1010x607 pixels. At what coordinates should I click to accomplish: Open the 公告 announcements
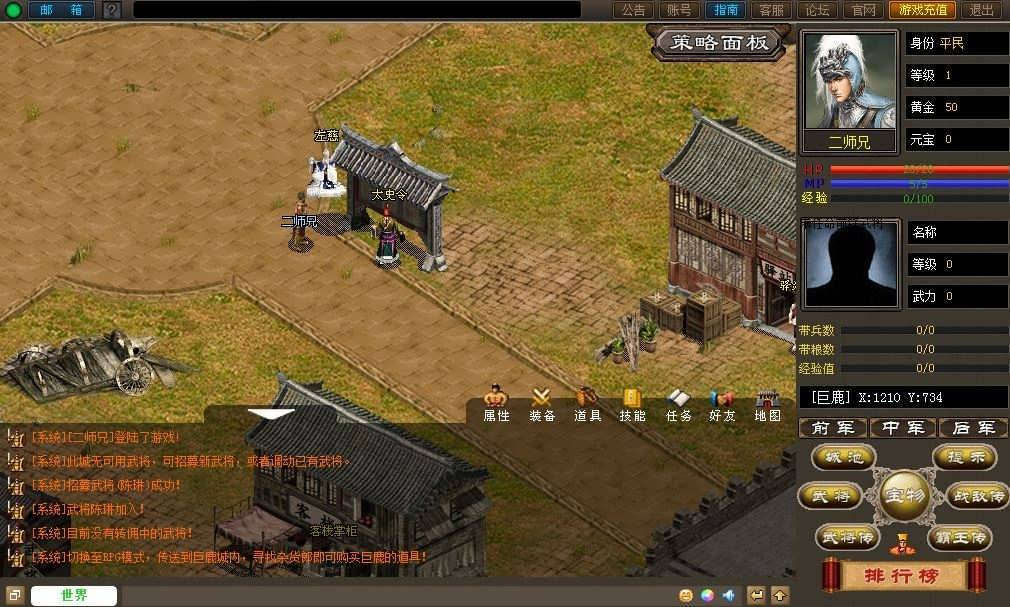pyautogui.click(x=633, y=10)
